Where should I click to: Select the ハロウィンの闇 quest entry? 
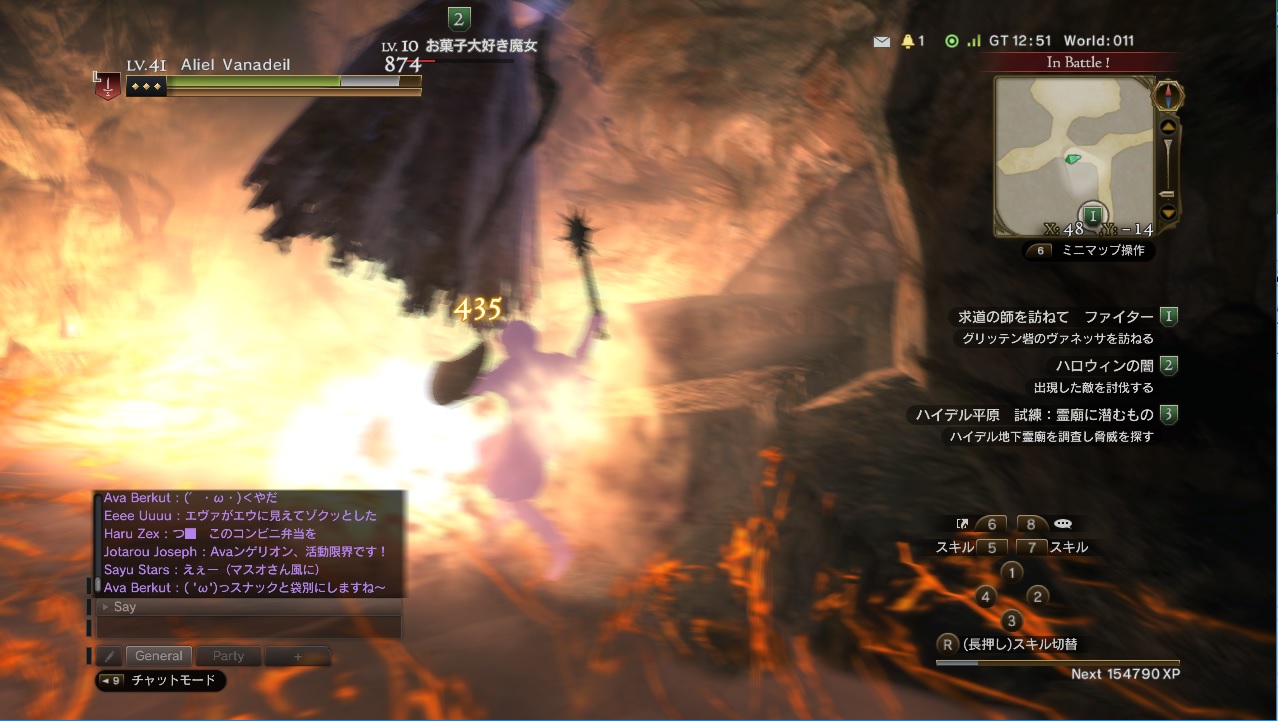tap(1105, 366)
